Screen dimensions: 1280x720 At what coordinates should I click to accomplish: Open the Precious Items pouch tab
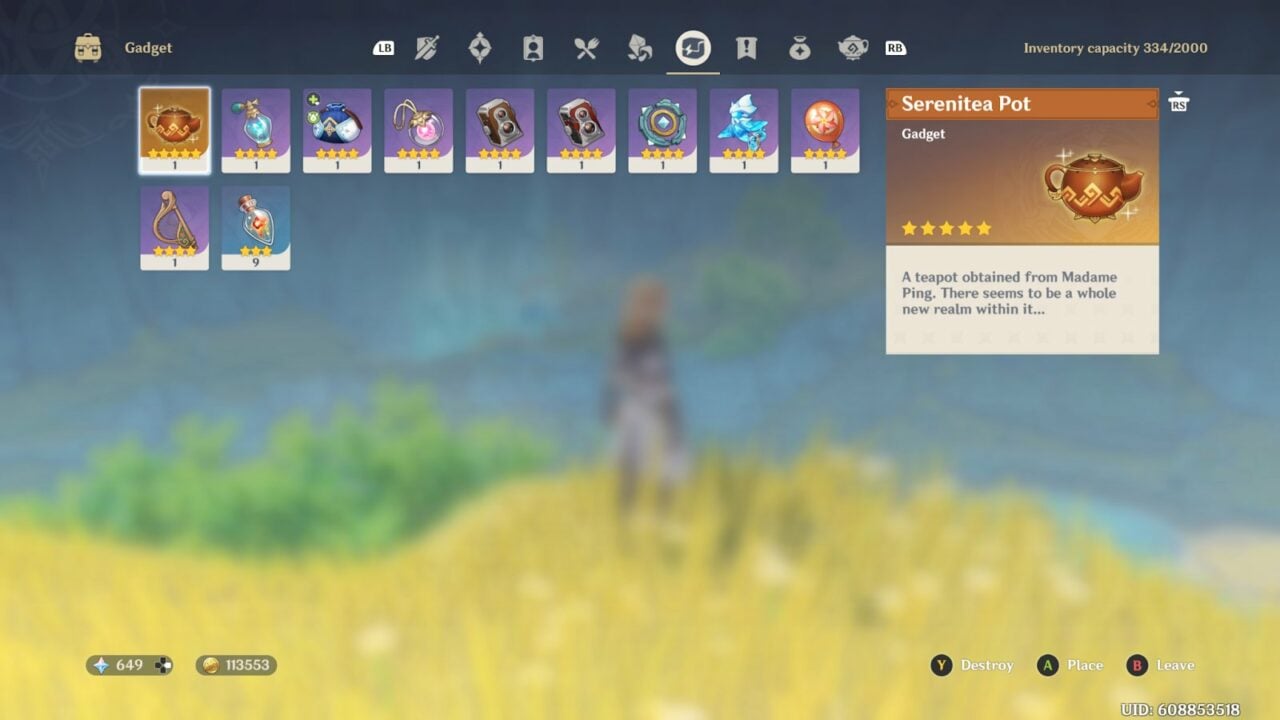pos(799,48)
